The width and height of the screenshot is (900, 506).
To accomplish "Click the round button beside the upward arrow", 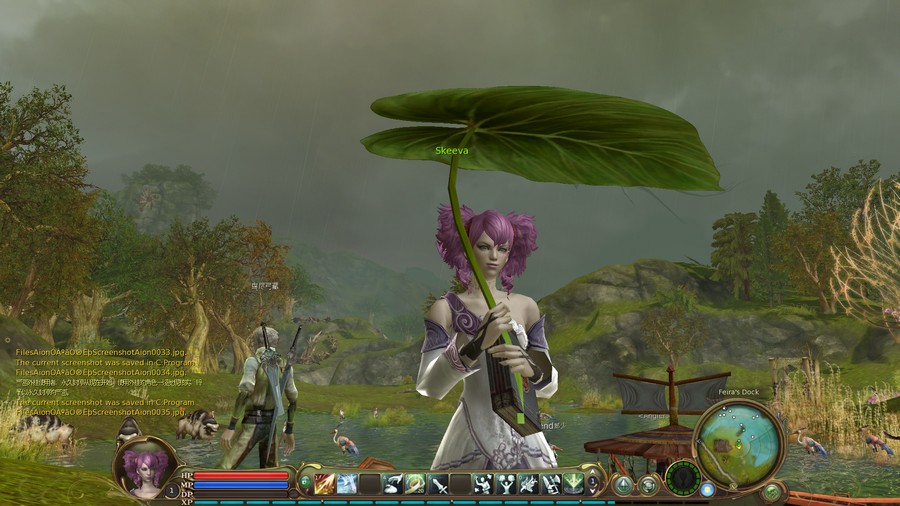I will [x=648, y=485].
